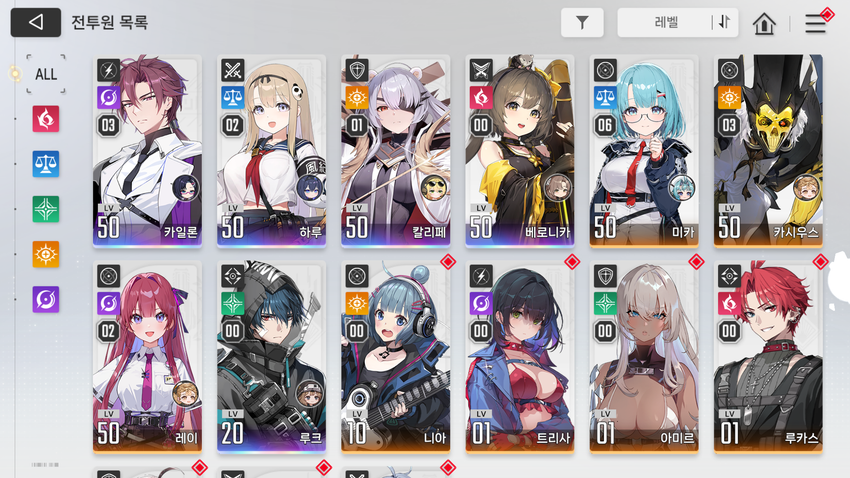Filter by red flame element
Viewport: 850px width, 478px height.
coord(46,119)
